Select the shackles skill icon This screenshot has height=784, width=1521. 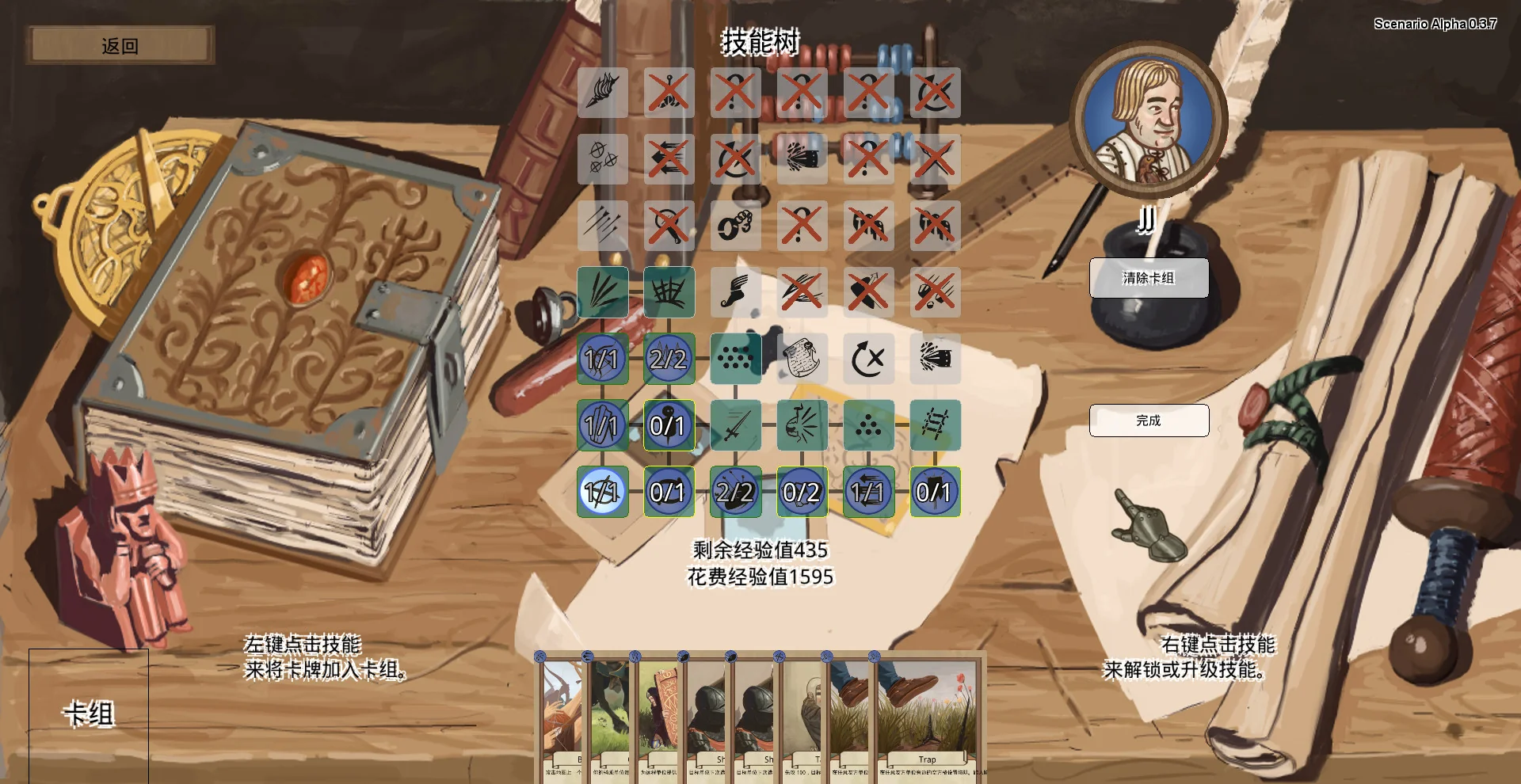click(736, 224)
